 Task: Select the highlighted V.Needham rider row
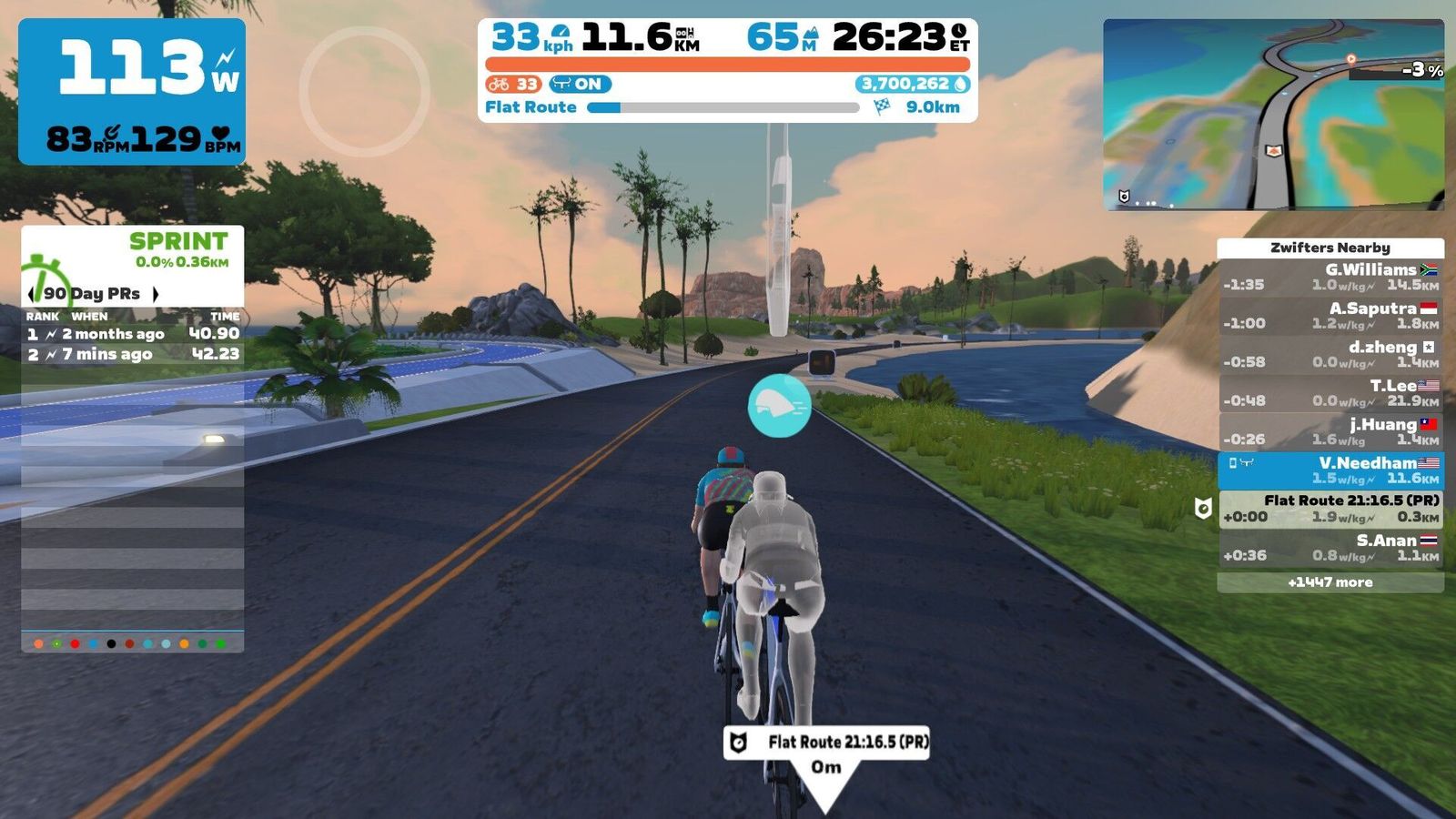click(x=1330, y=470)
